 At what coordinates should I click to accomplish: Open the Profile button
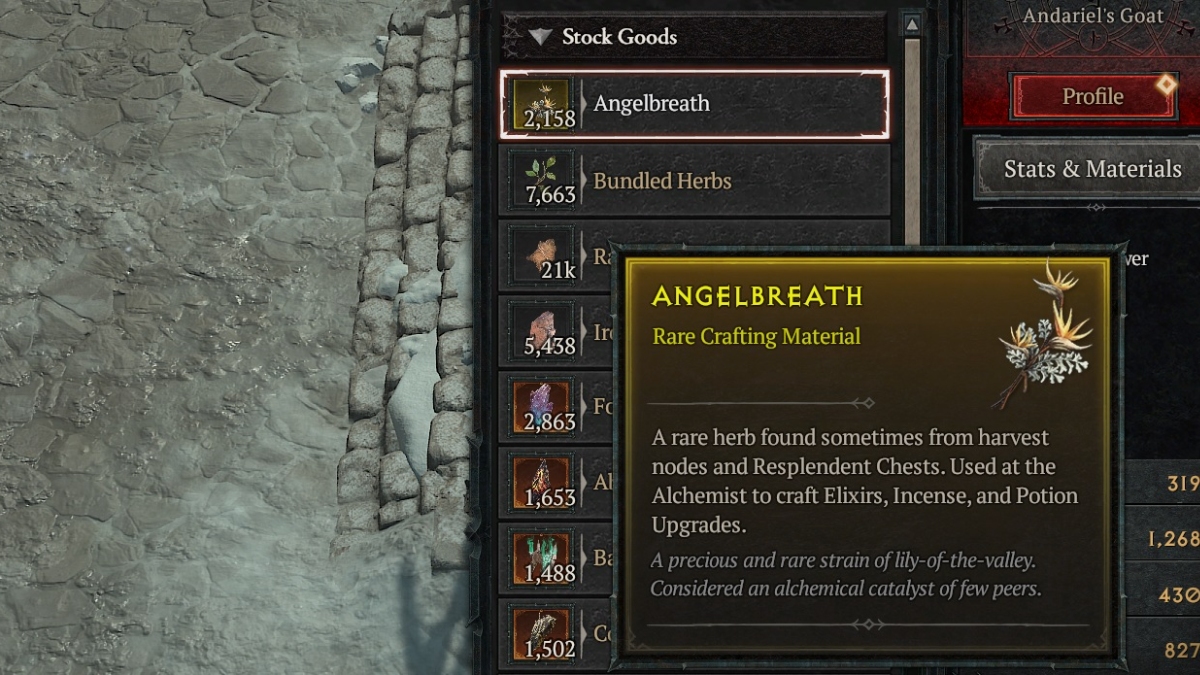pos(1092,97)
